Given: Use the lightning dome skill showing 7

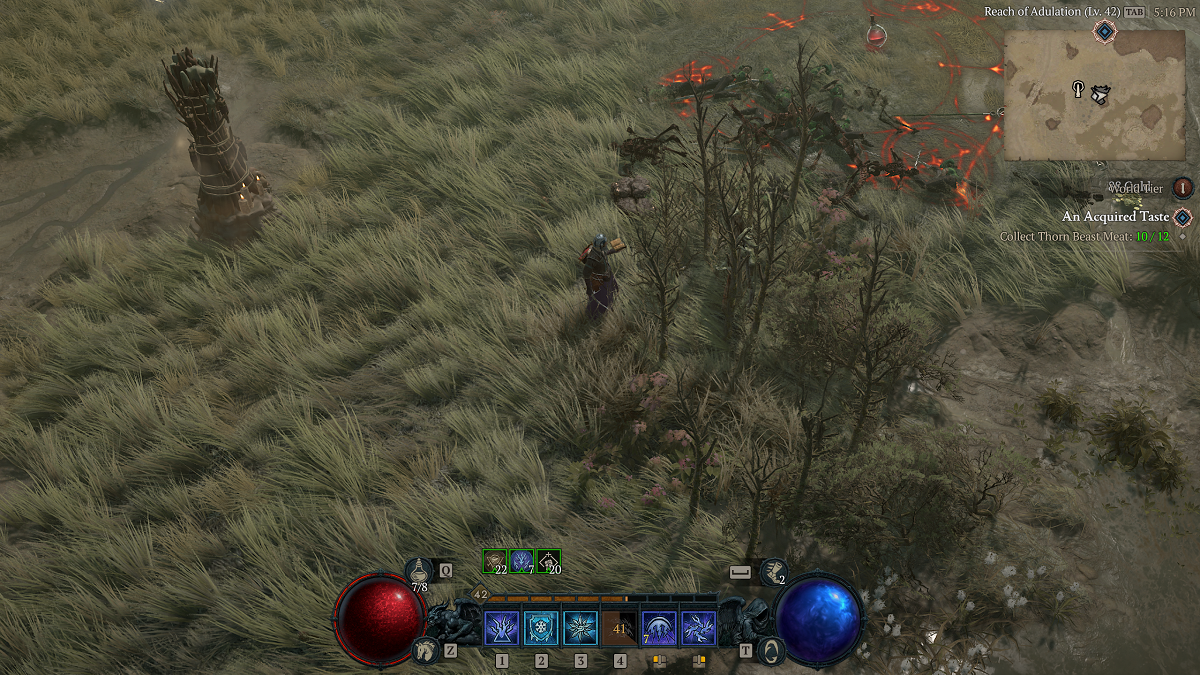Looking at the screenshot, I should 659,629.
